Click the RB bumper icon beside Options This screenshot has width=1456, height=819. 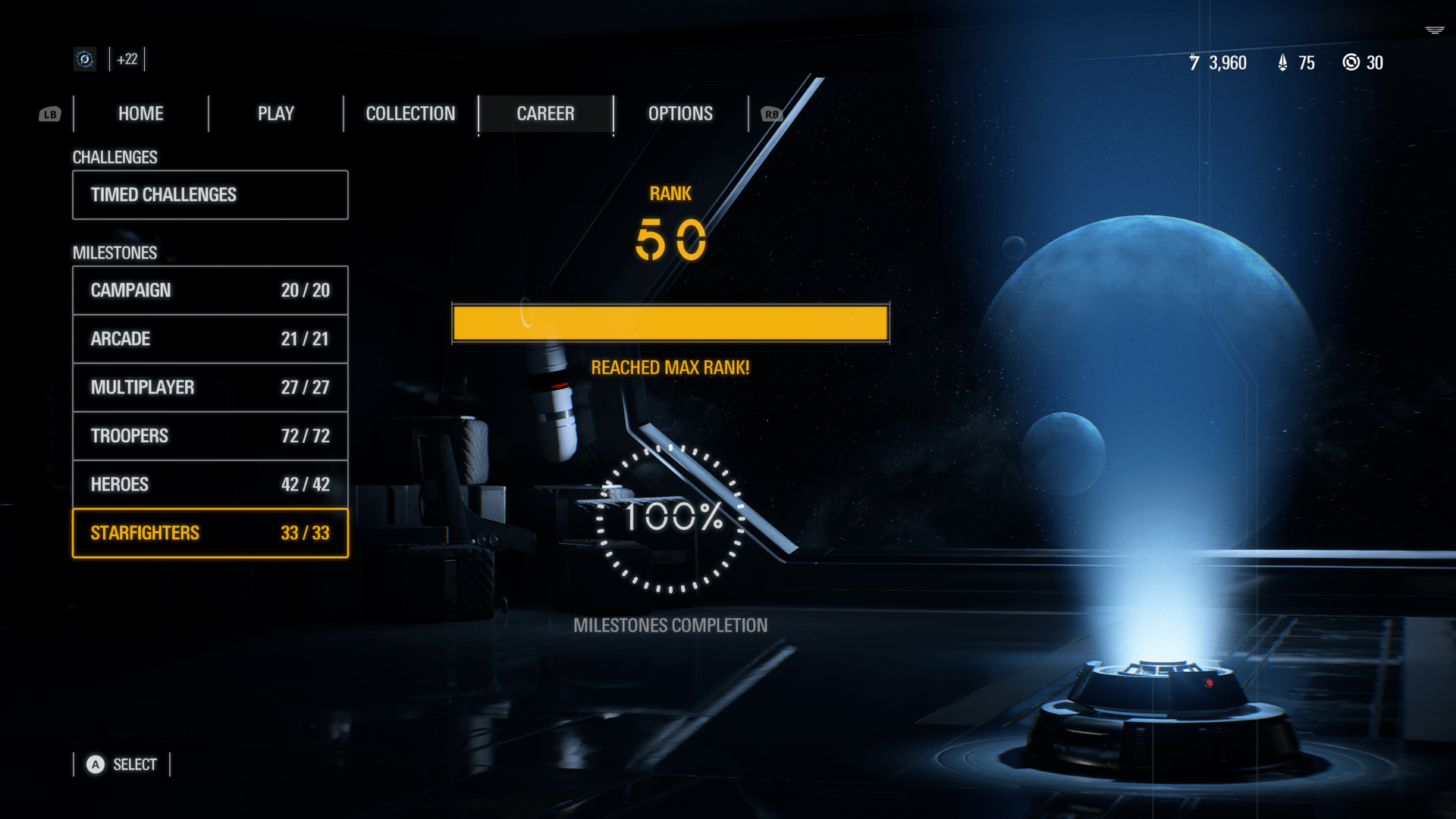point(772,114)
